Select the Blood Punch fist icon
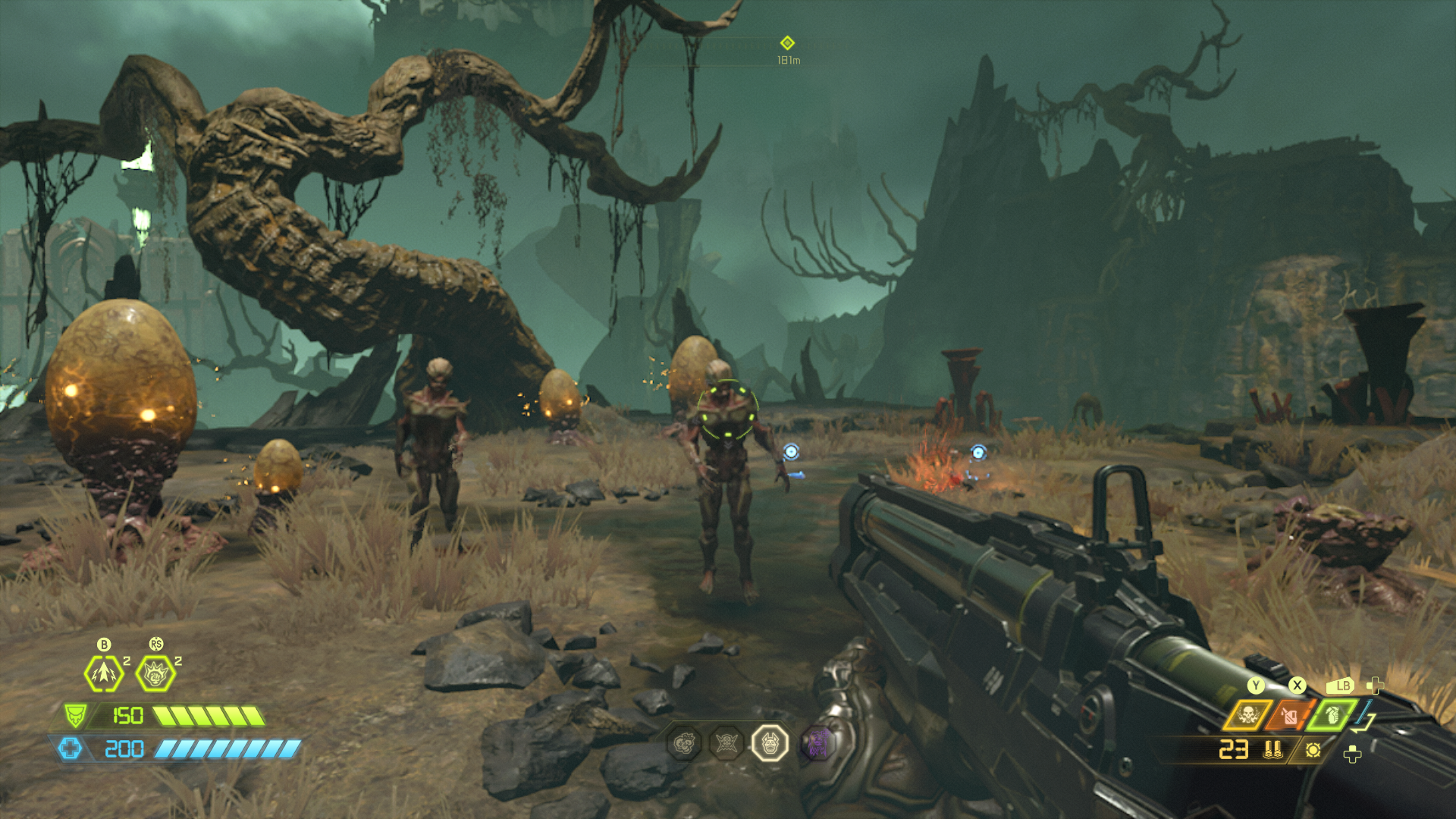Viewport: 1456px width, 819px height. tap(155, 673)
